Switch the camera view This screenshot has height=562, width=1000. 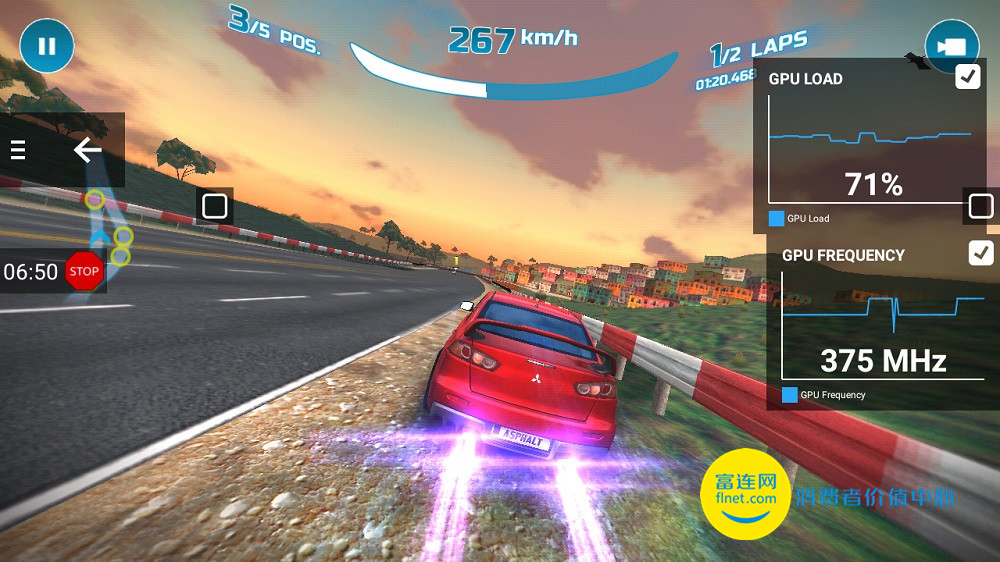point(951,46)
